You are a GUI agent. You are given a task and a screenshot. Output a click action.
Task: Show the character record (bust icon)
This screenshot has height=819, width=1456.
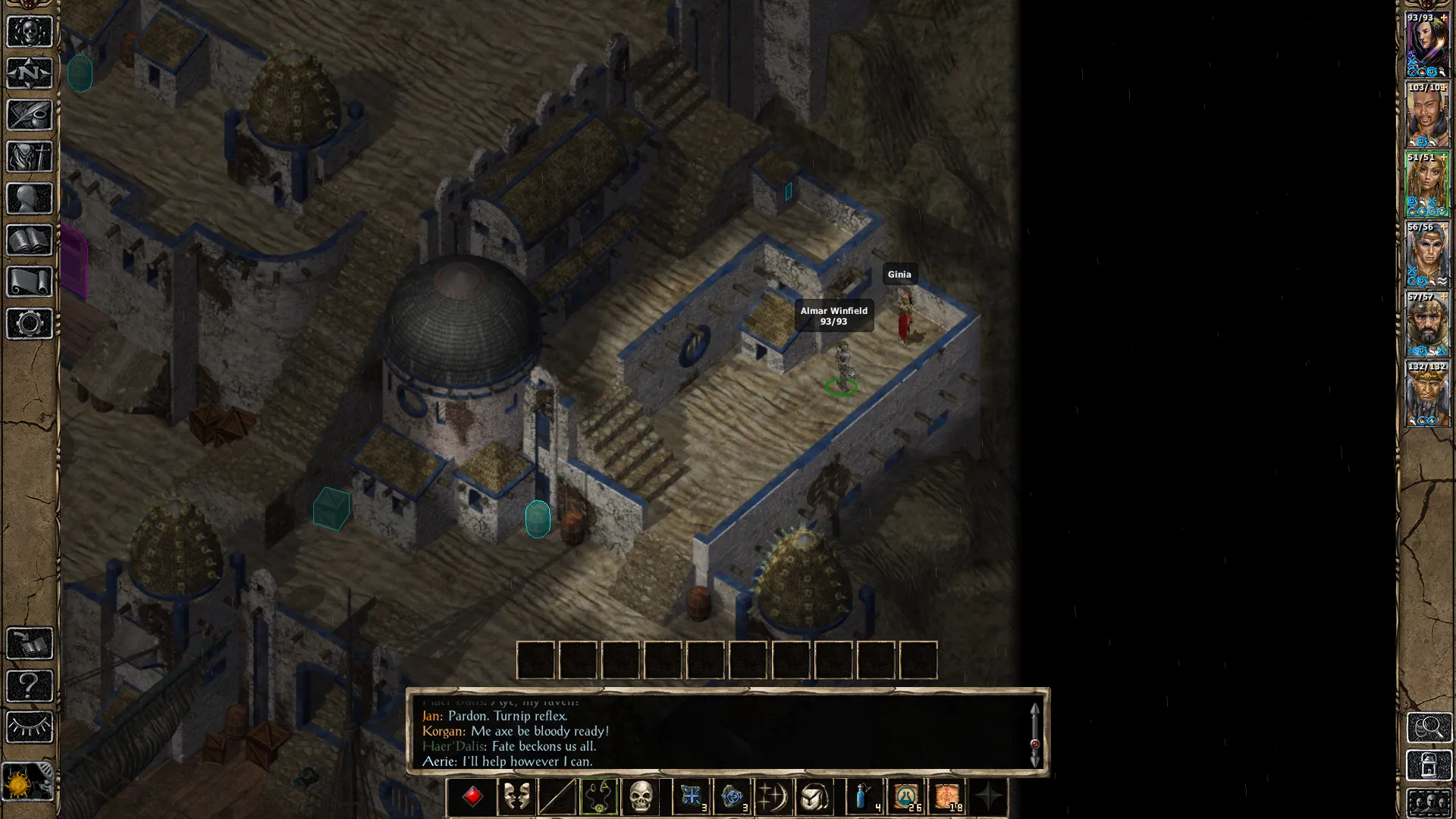coord(30,199)
